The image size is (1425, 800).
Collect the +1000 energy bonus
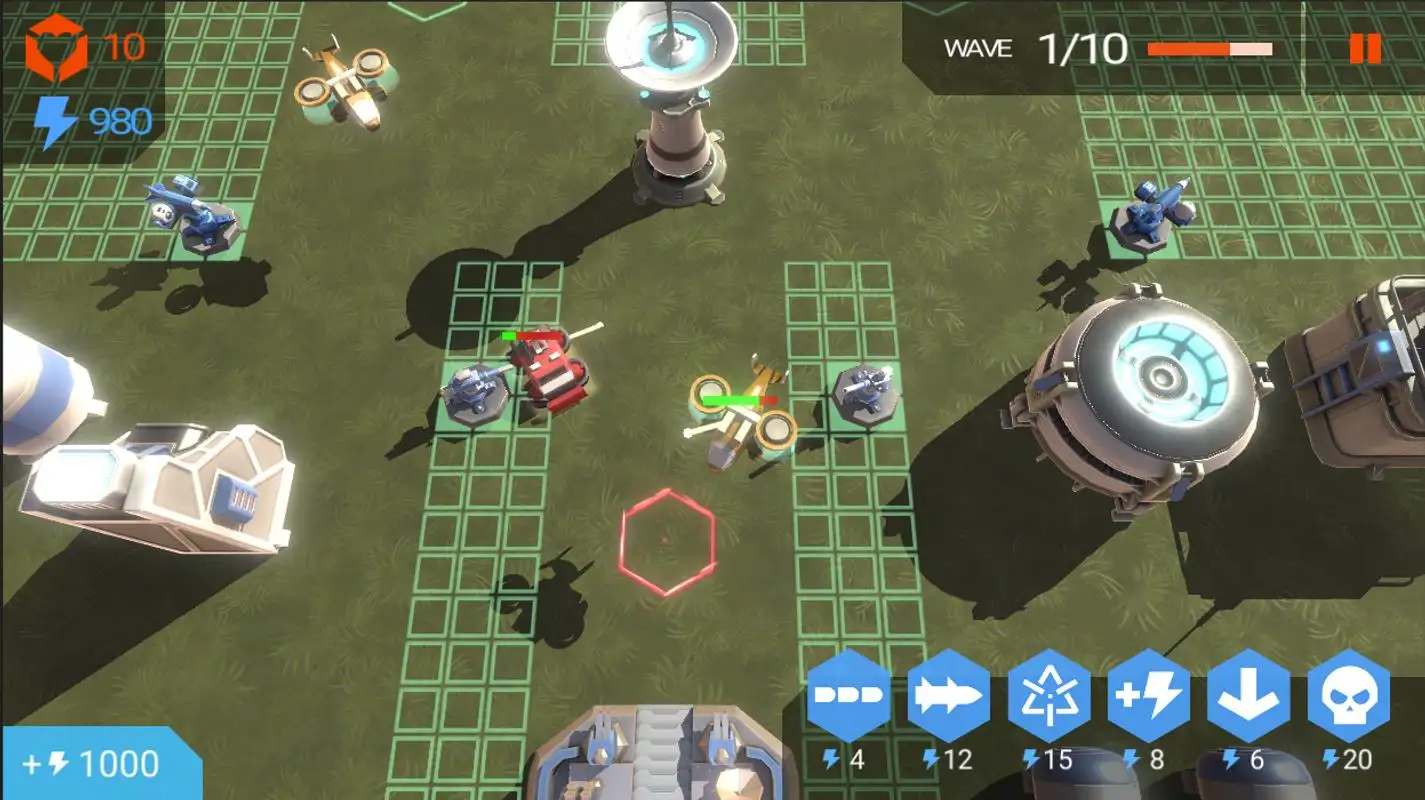100,764
